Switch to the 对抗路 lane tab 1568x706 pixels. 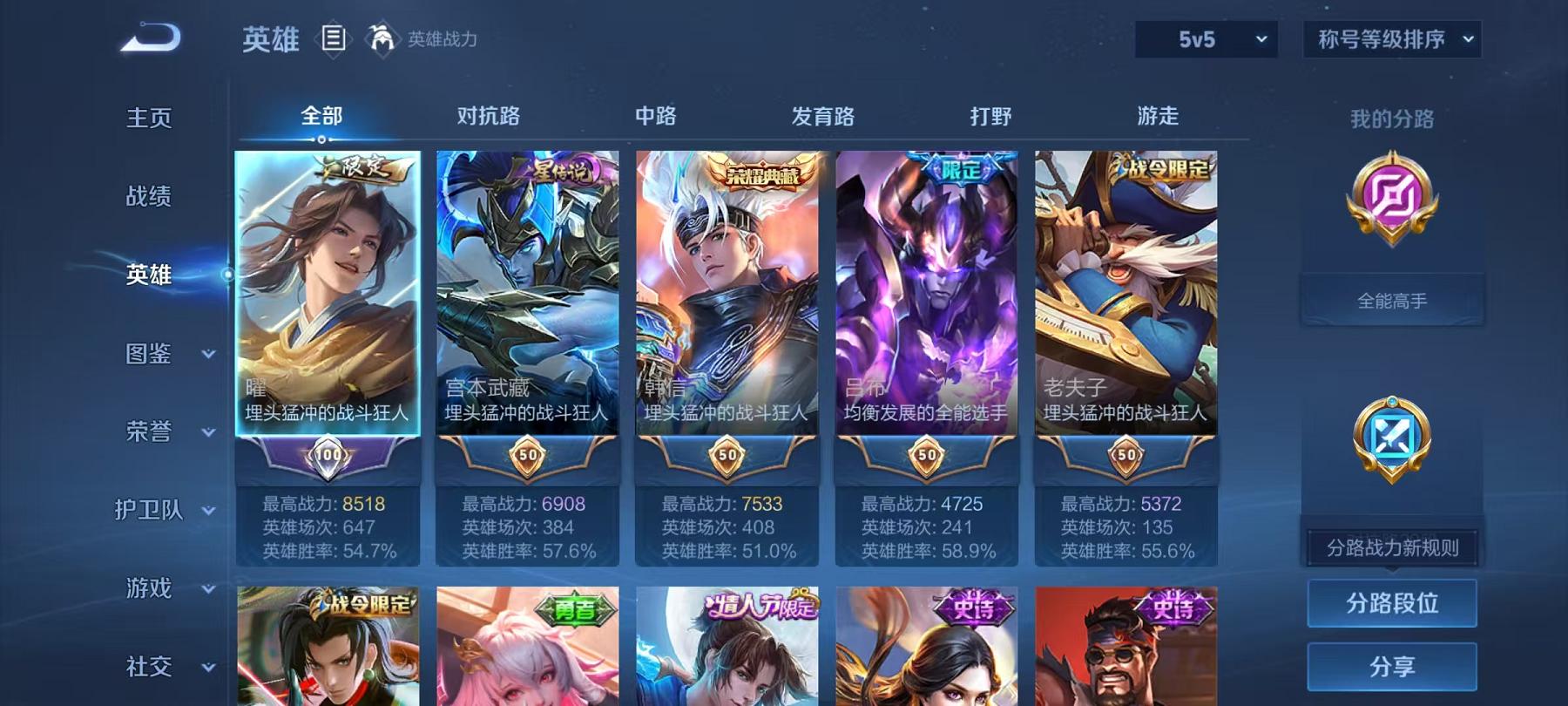click(490, 116)
